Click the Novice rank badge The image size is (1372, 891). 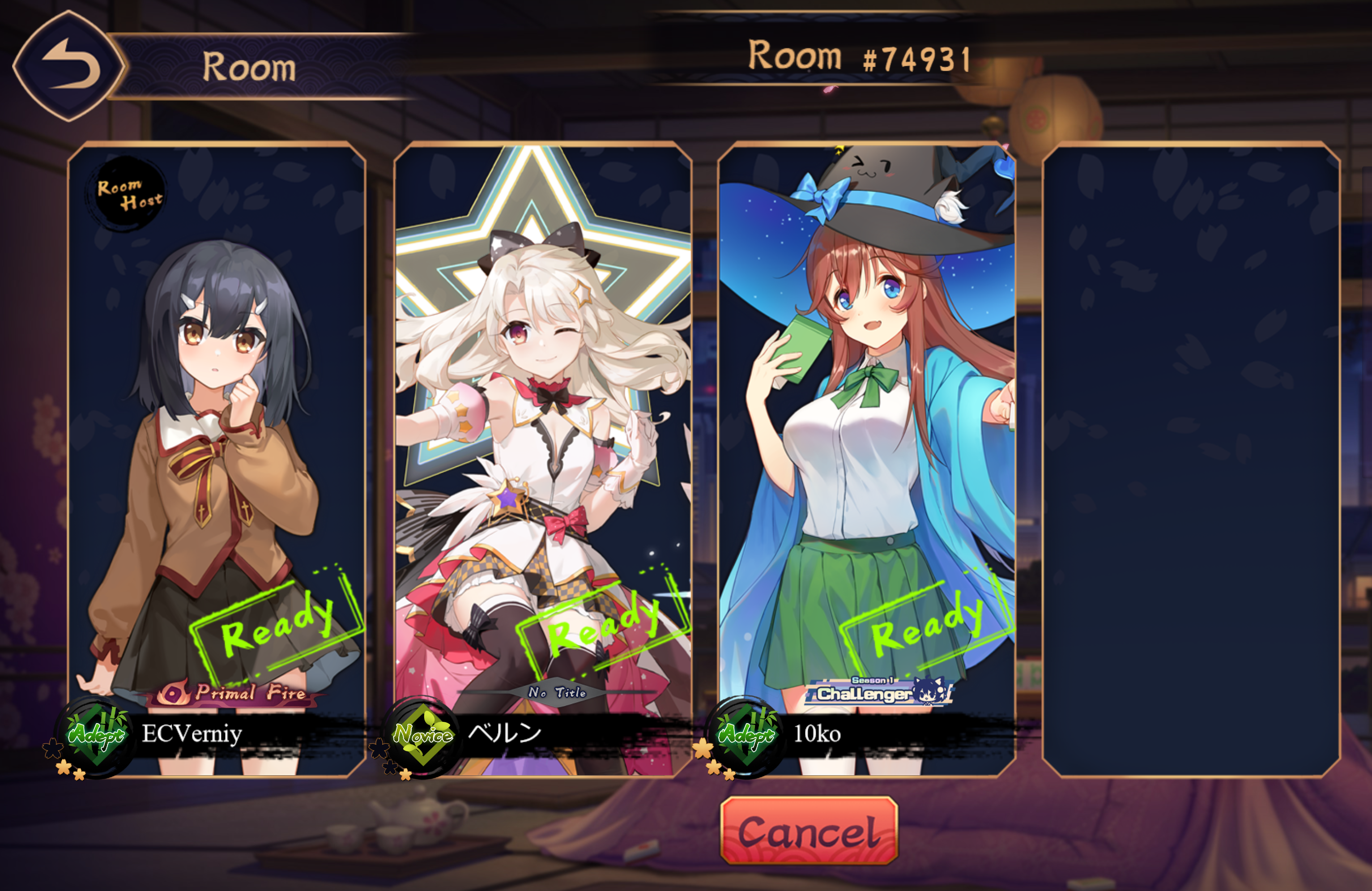(x=422, y=736)
